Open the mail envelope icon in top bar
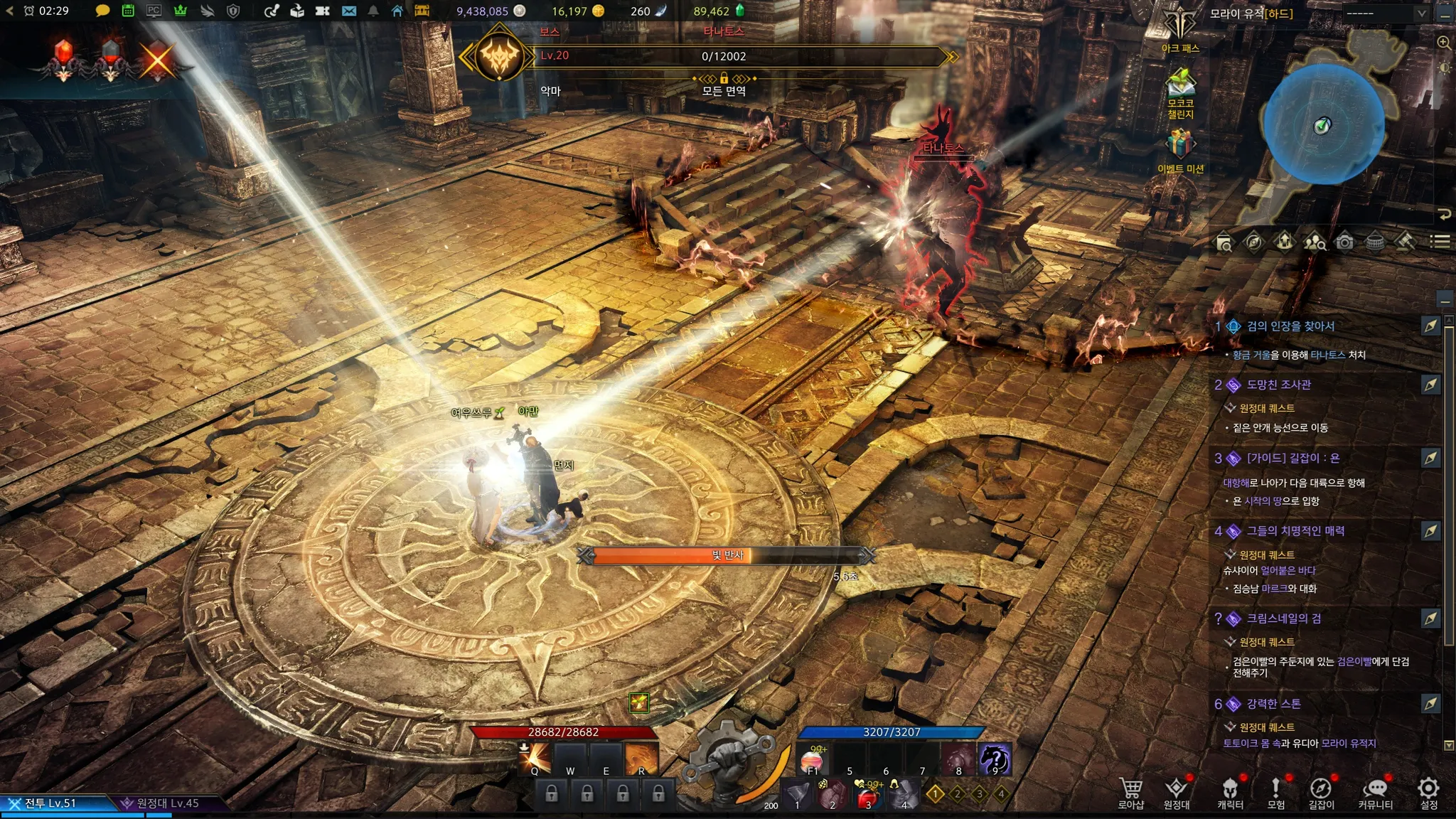 (349, 11)
